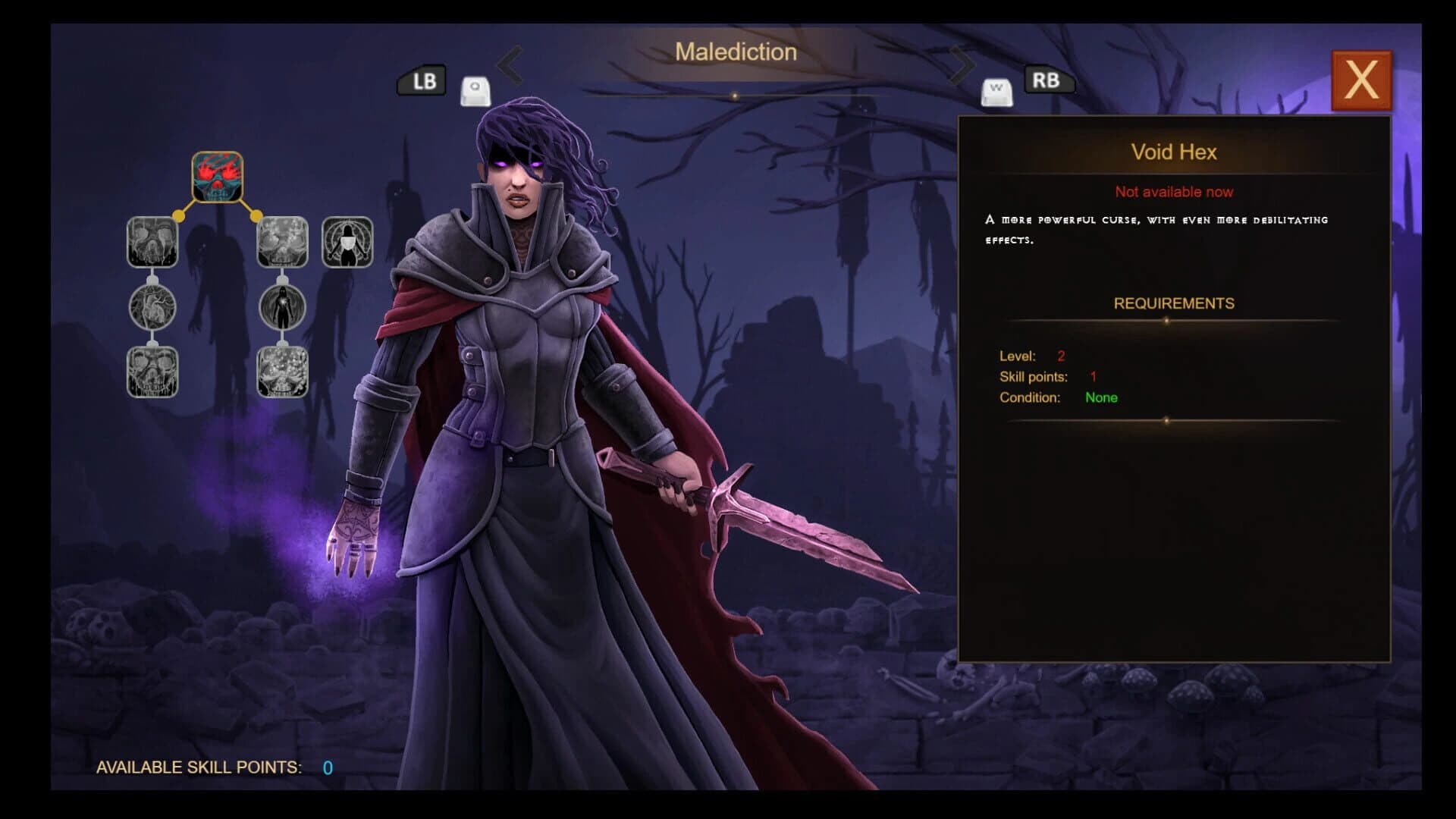Click the shielded figure skill icon

click(x=347, y=241)
